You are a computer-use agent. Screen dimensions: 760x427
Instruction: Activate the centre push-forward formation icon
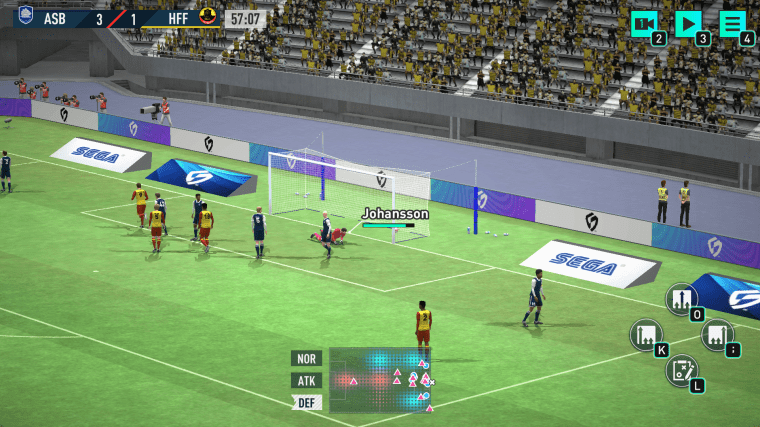682,298
